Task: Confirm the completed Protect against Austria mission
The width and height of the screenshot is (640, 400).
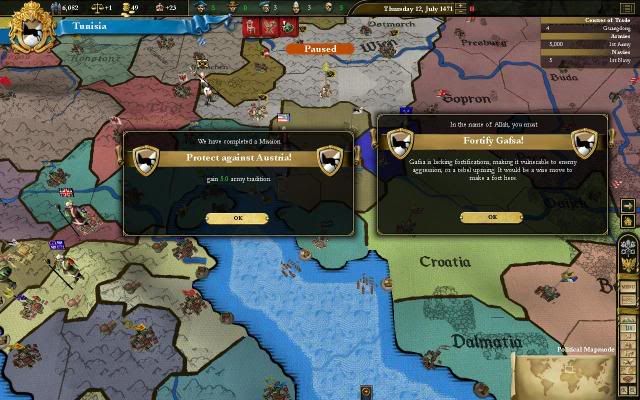Action: click(238, 217)
